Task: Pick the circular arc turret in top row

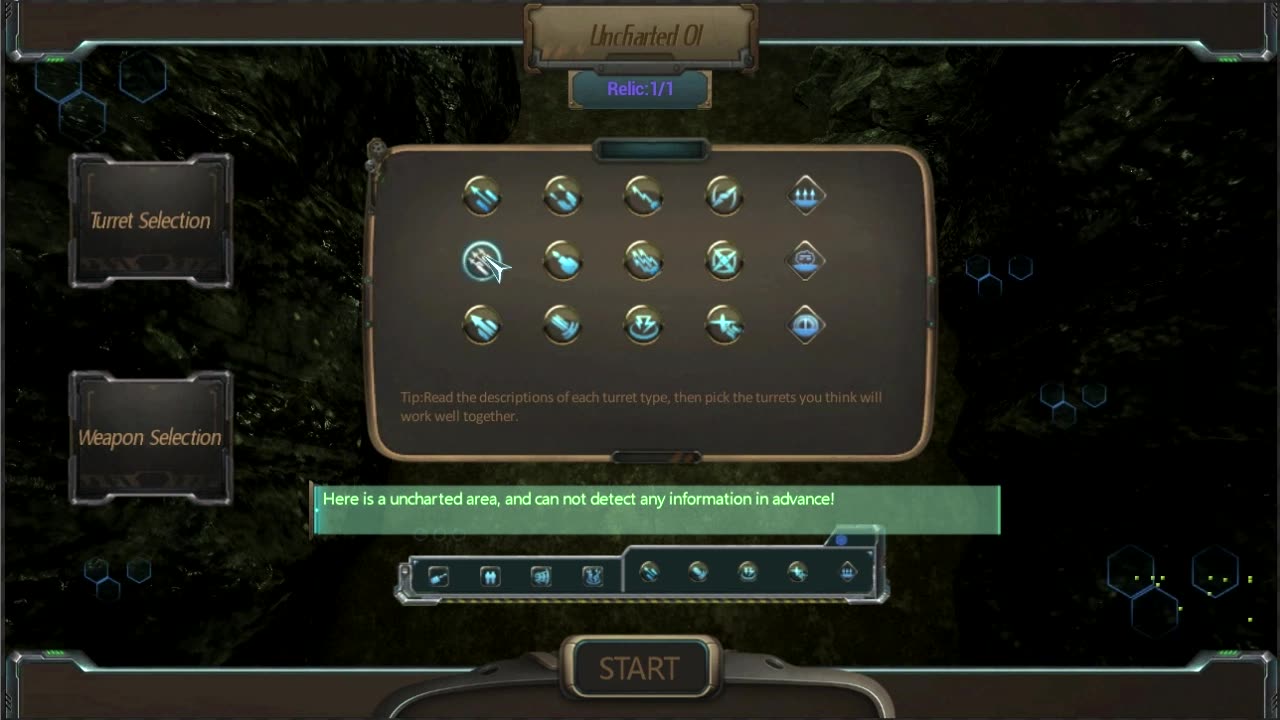Action: point(724,196)
